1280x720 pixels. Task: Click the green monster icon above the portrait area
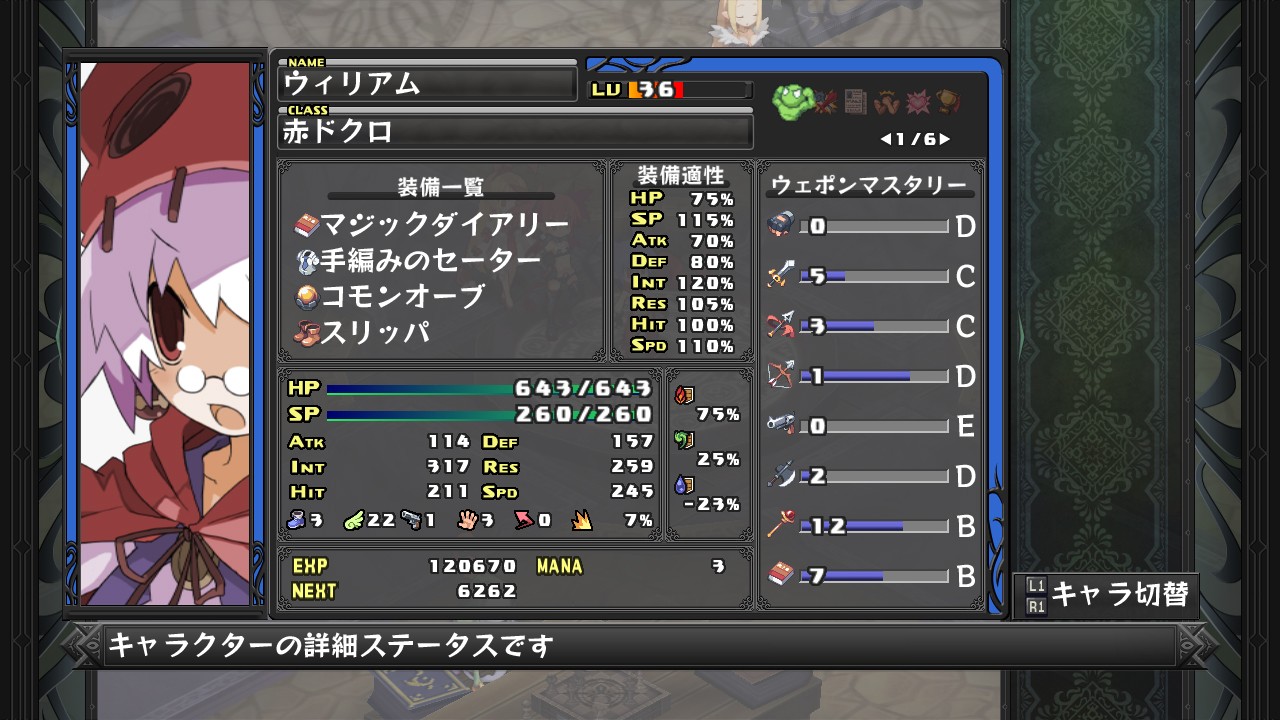tap(791, 100)
